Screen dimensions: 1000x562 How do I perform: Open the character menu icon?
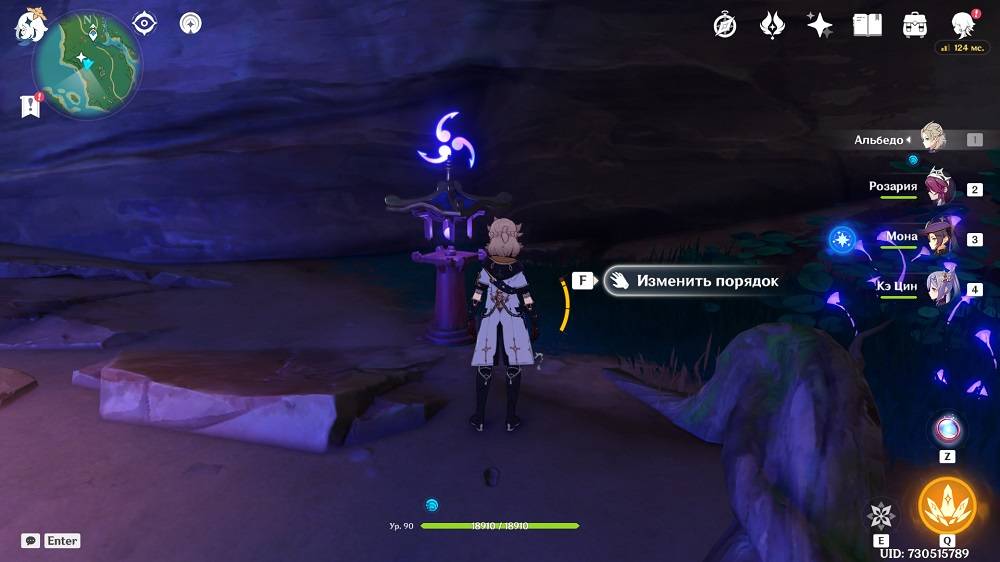pos(962,25)
